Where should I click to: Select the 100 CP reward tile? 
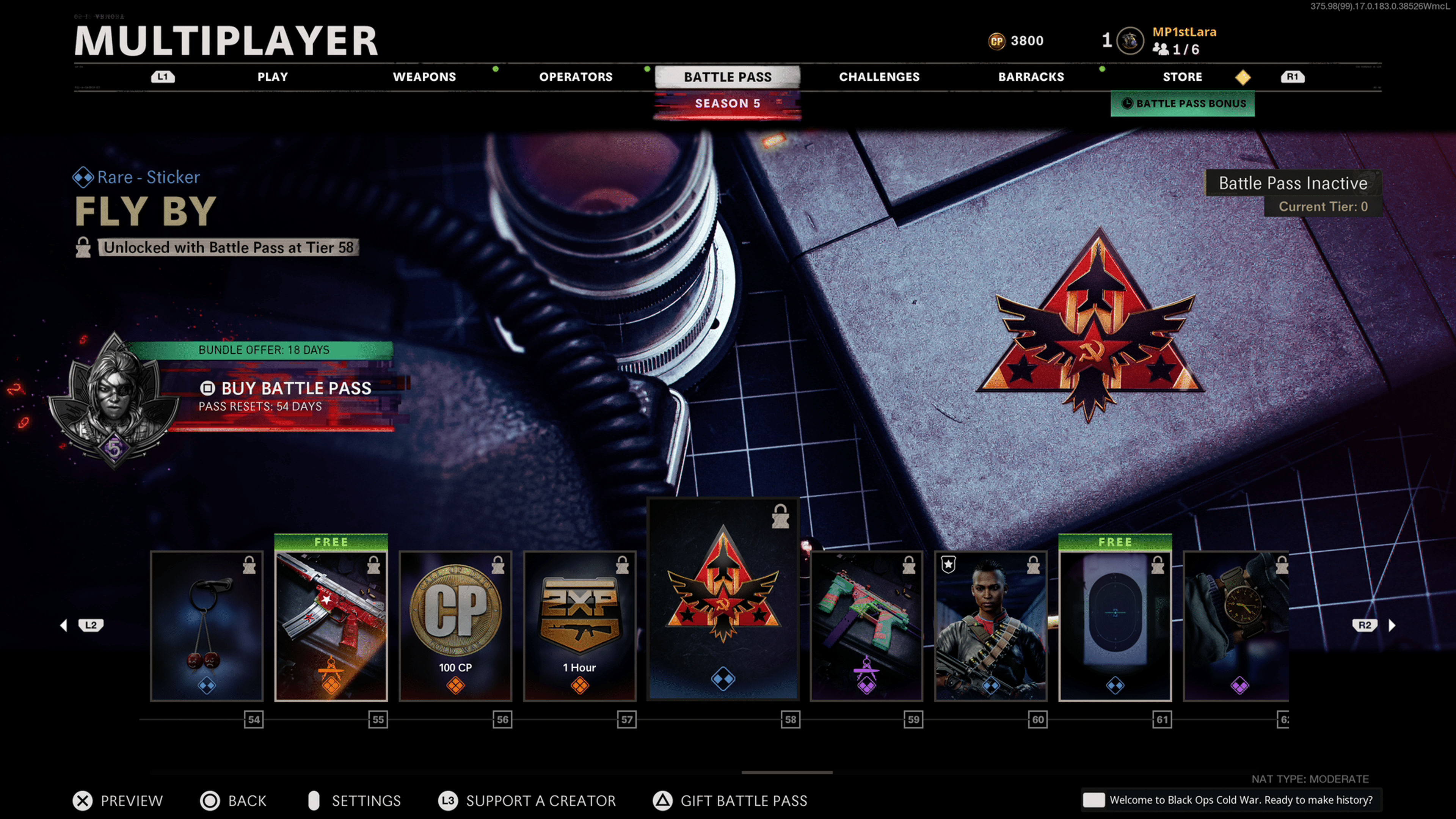(455, 626)
